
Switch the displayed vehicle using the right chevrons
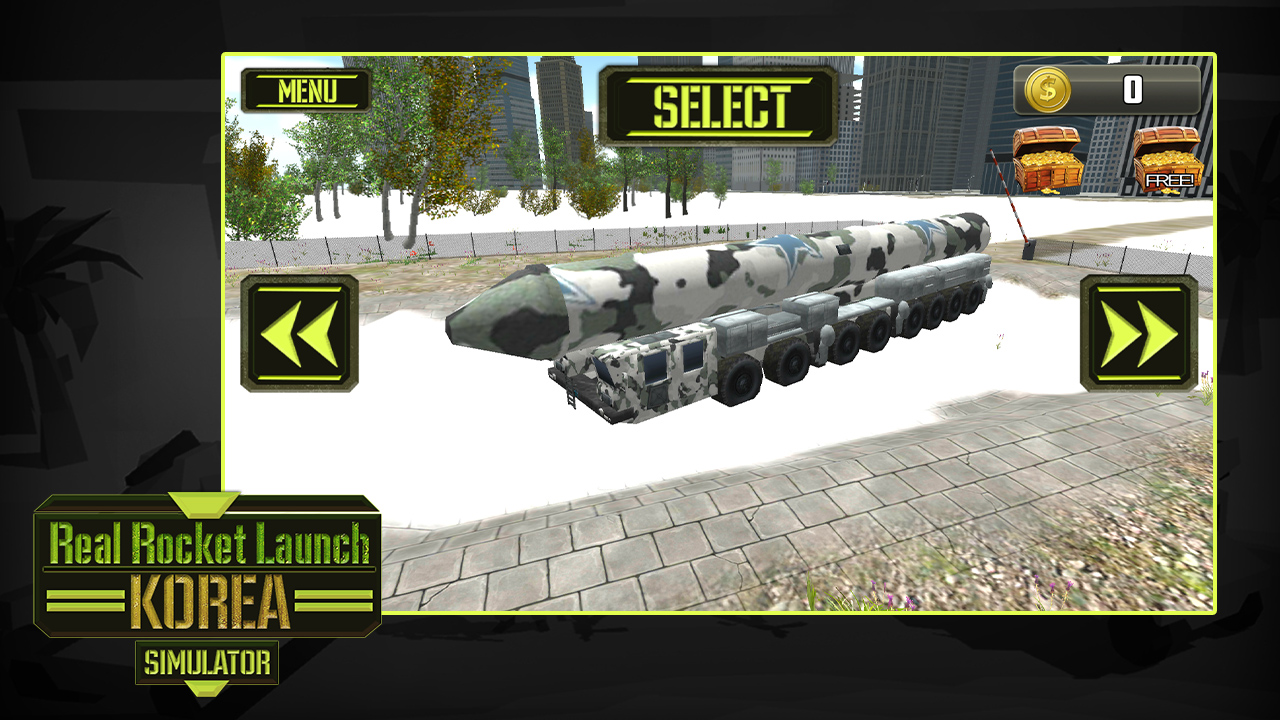(1140, 333)
